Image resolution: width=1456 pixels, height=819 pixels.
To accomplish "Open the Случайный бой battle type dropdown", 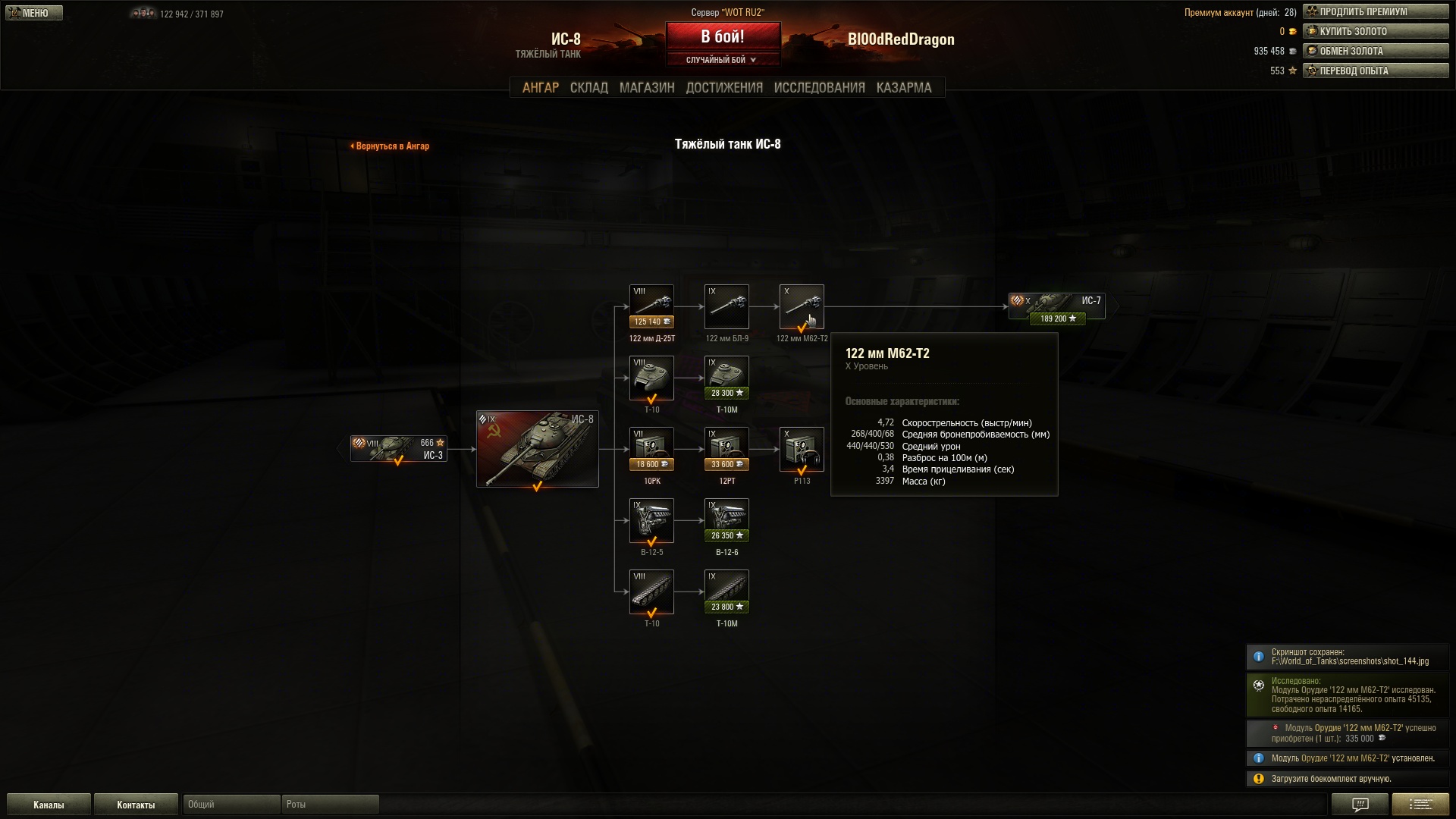I will pos(723,60).
